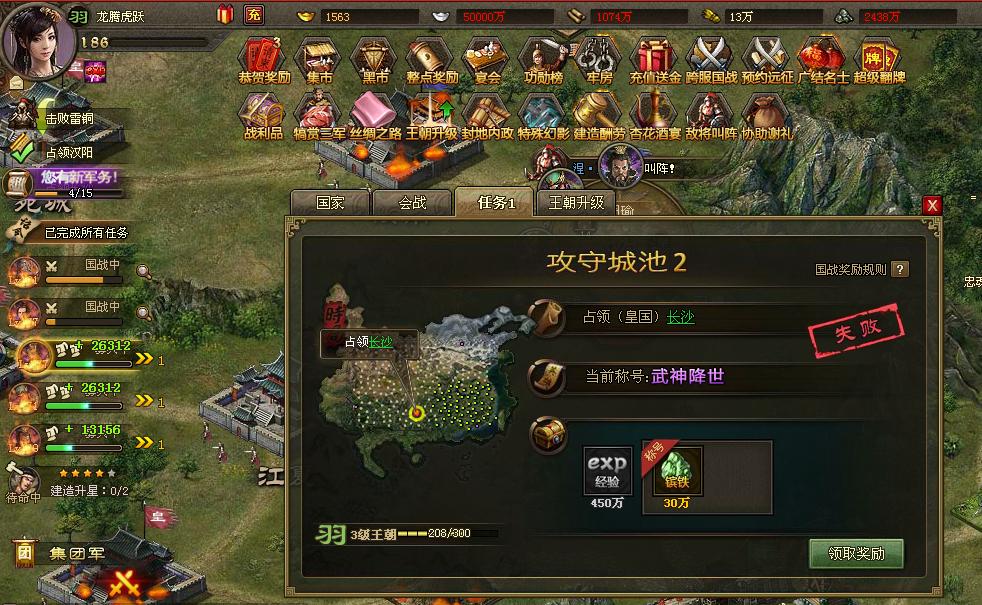Select the 镔铁 green ore reward icon

[677, 471]
